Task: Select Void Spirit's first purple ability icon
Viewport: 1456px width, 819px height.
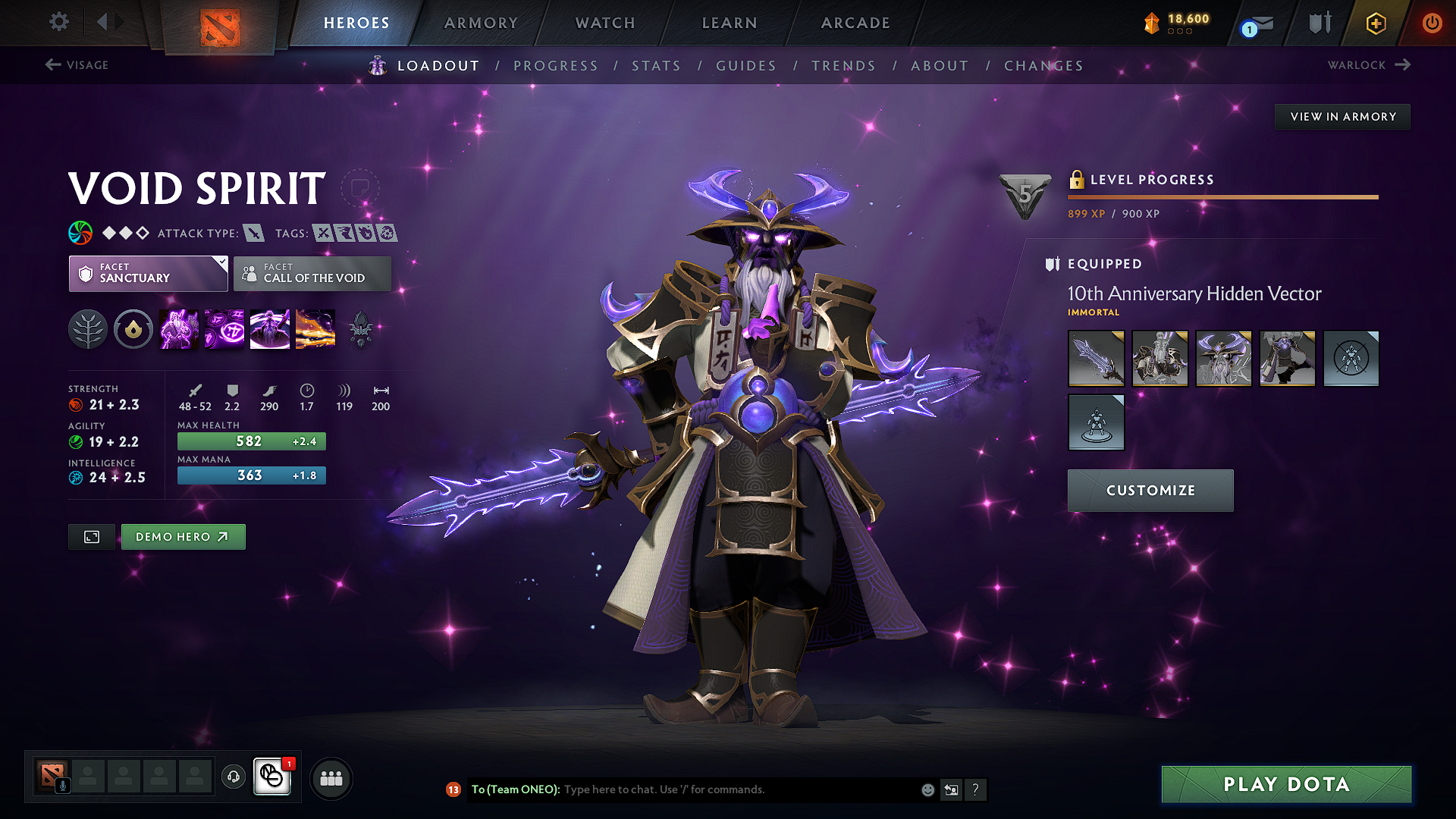Action: pos(178,328)
